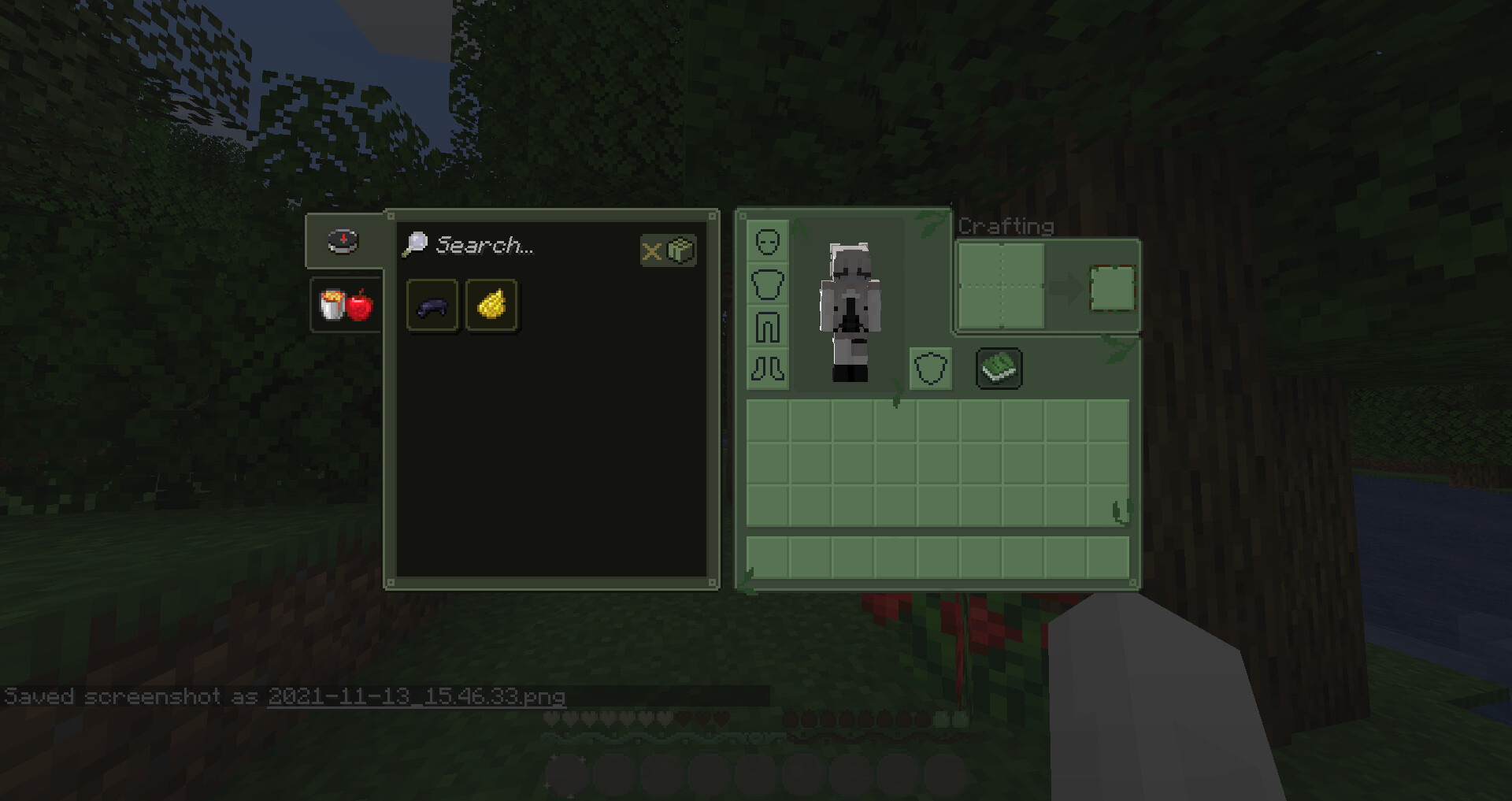The image size is (1512, 801).
Task: Select the empty boots armor slot
Action: pos(767,369)
